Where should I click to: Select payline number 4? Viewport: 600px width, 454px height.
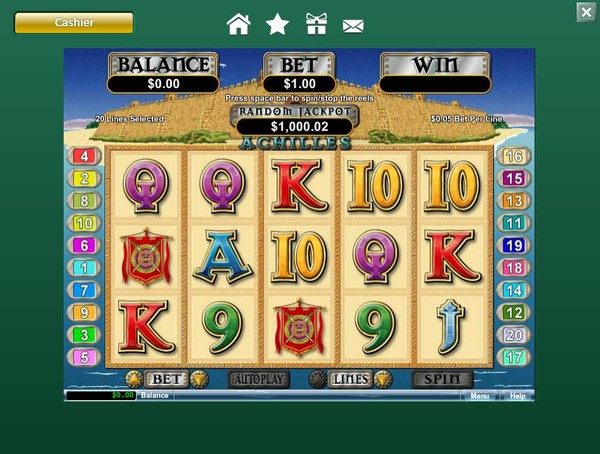tap(84, 156)
